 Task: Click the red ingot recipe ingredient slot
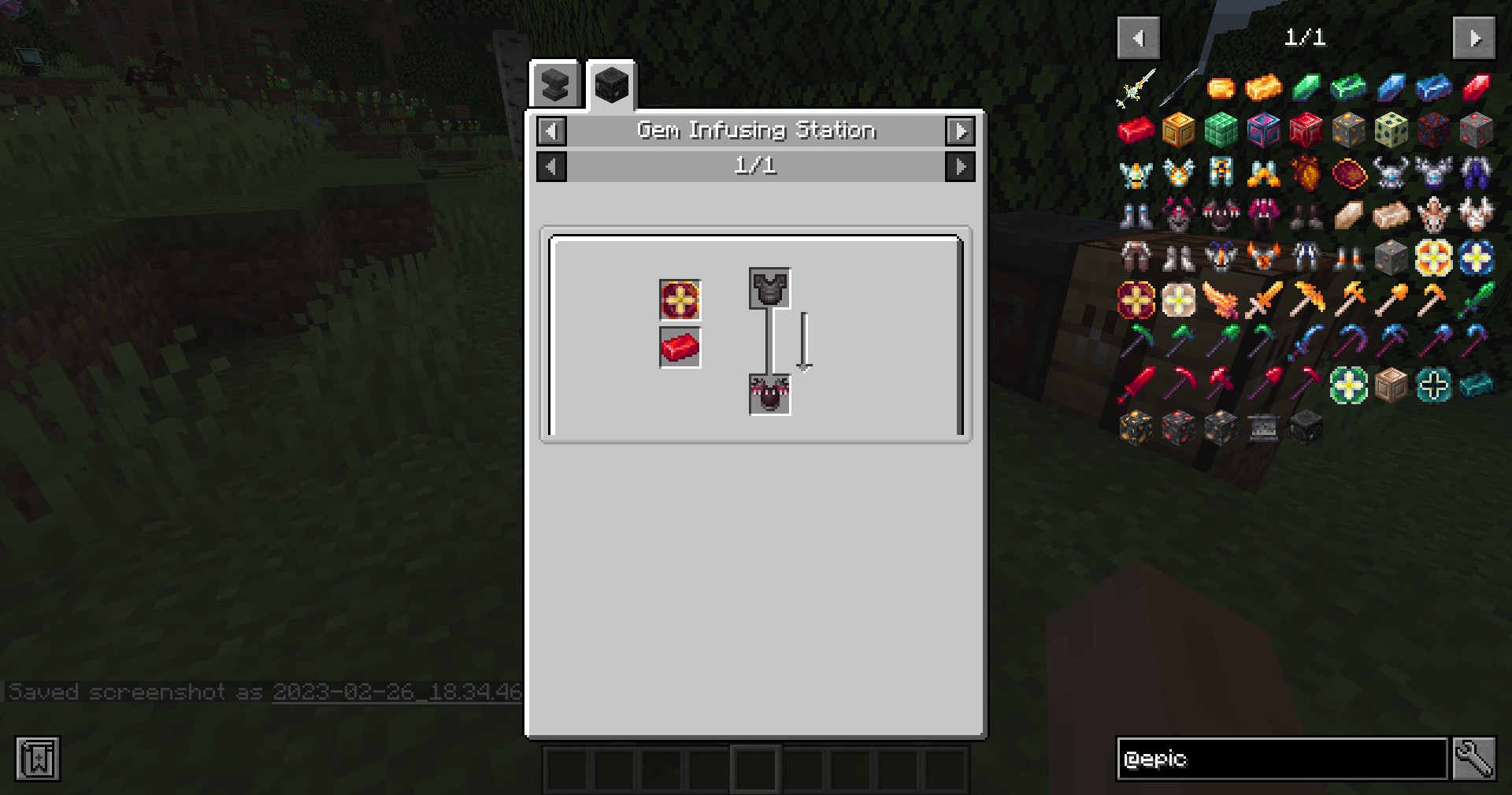click(x=680, y=347)
